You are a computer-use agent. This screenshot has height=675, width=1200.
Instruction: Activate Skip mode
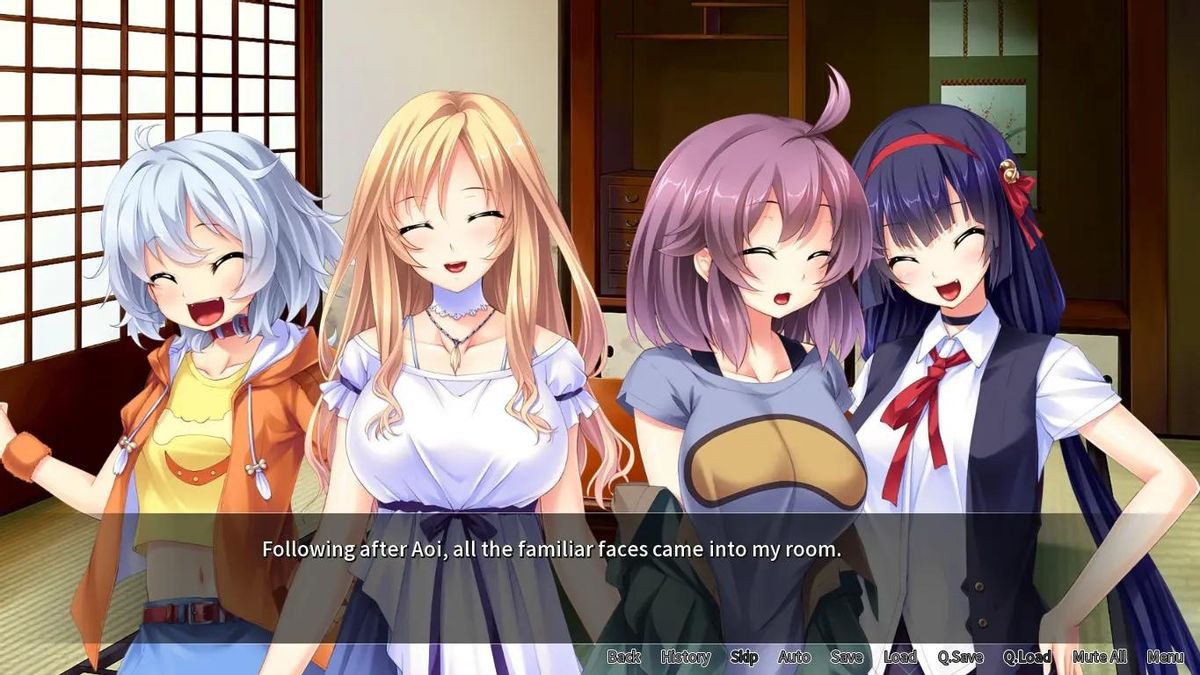(744, 657)
